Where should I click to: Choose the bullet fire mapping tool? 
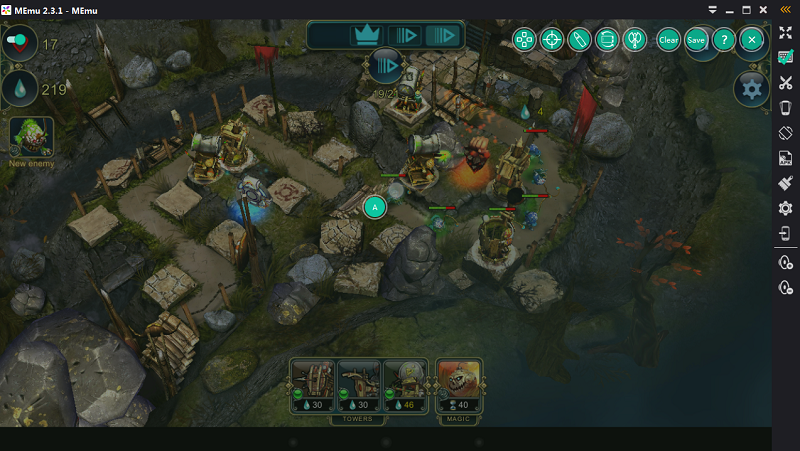[x=578, y=40]
